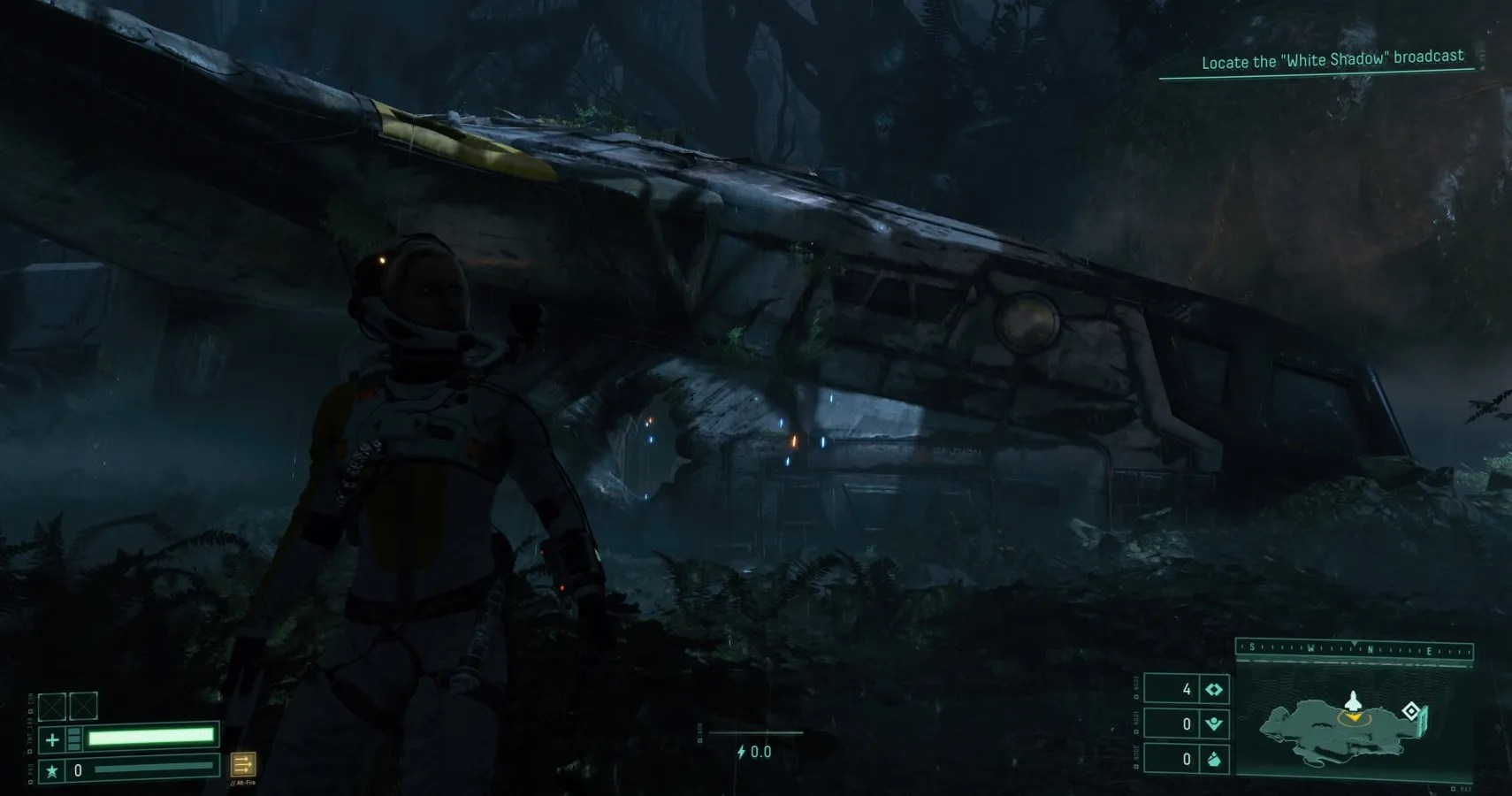Select the obolite resource icon showing 4
This screenshot has height=796, width=1512.
[x=1214, y=689]
